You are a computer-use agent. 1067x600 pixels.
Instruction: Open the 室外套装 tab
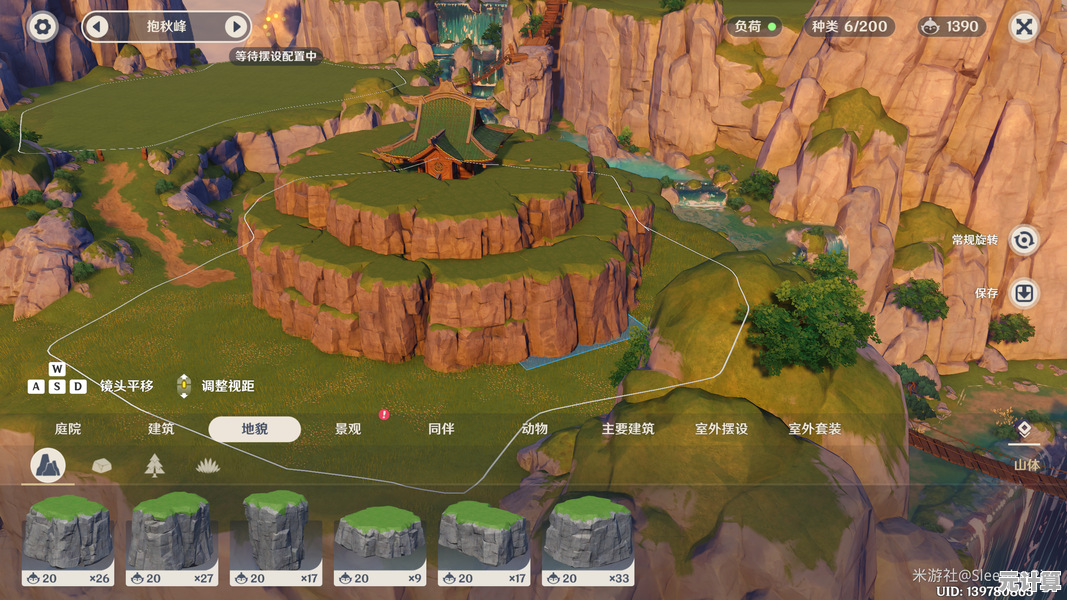pyautogui.click(x=814, y=429)
